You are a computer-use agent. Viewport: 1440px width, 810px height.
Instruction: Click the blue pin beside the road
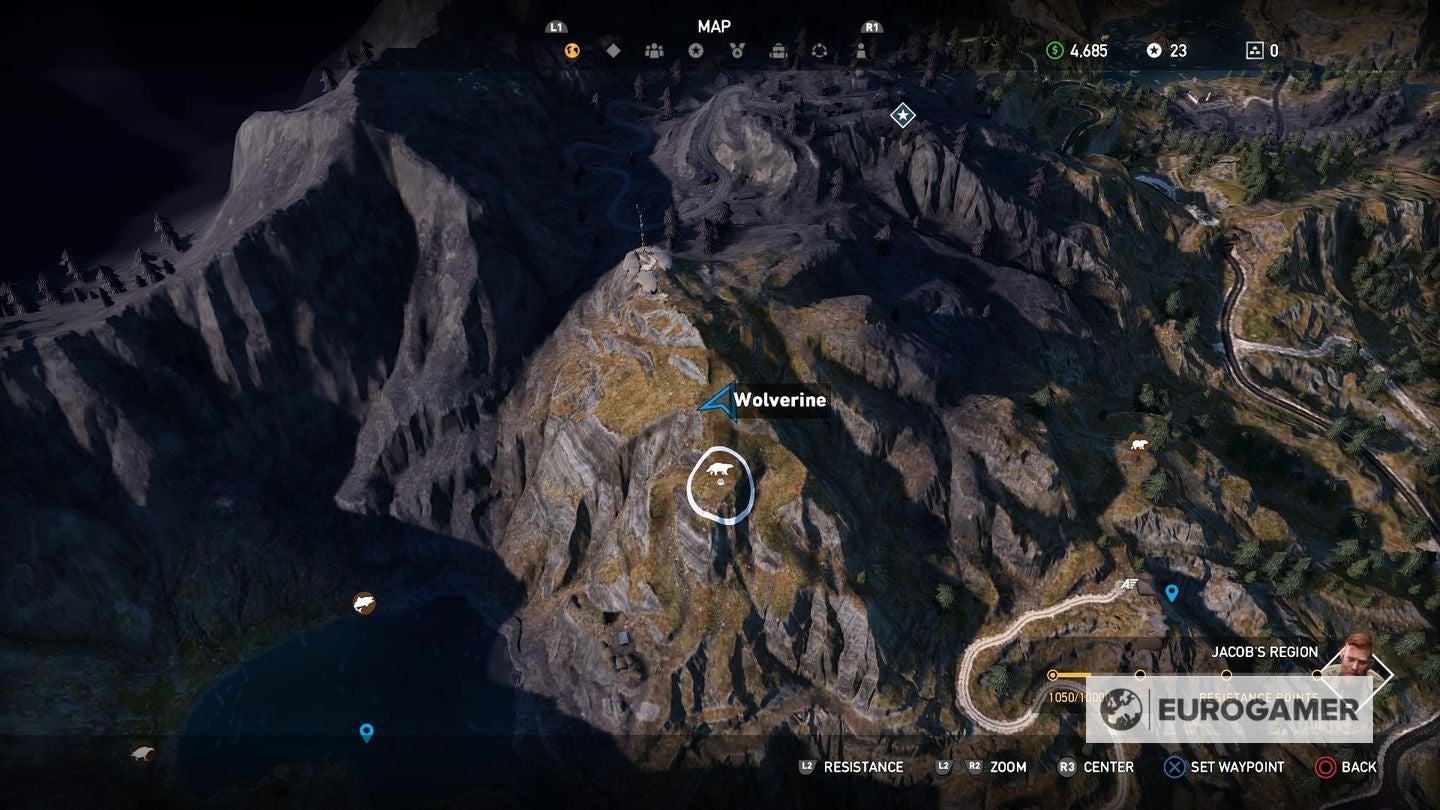(x=1172, y=592)
